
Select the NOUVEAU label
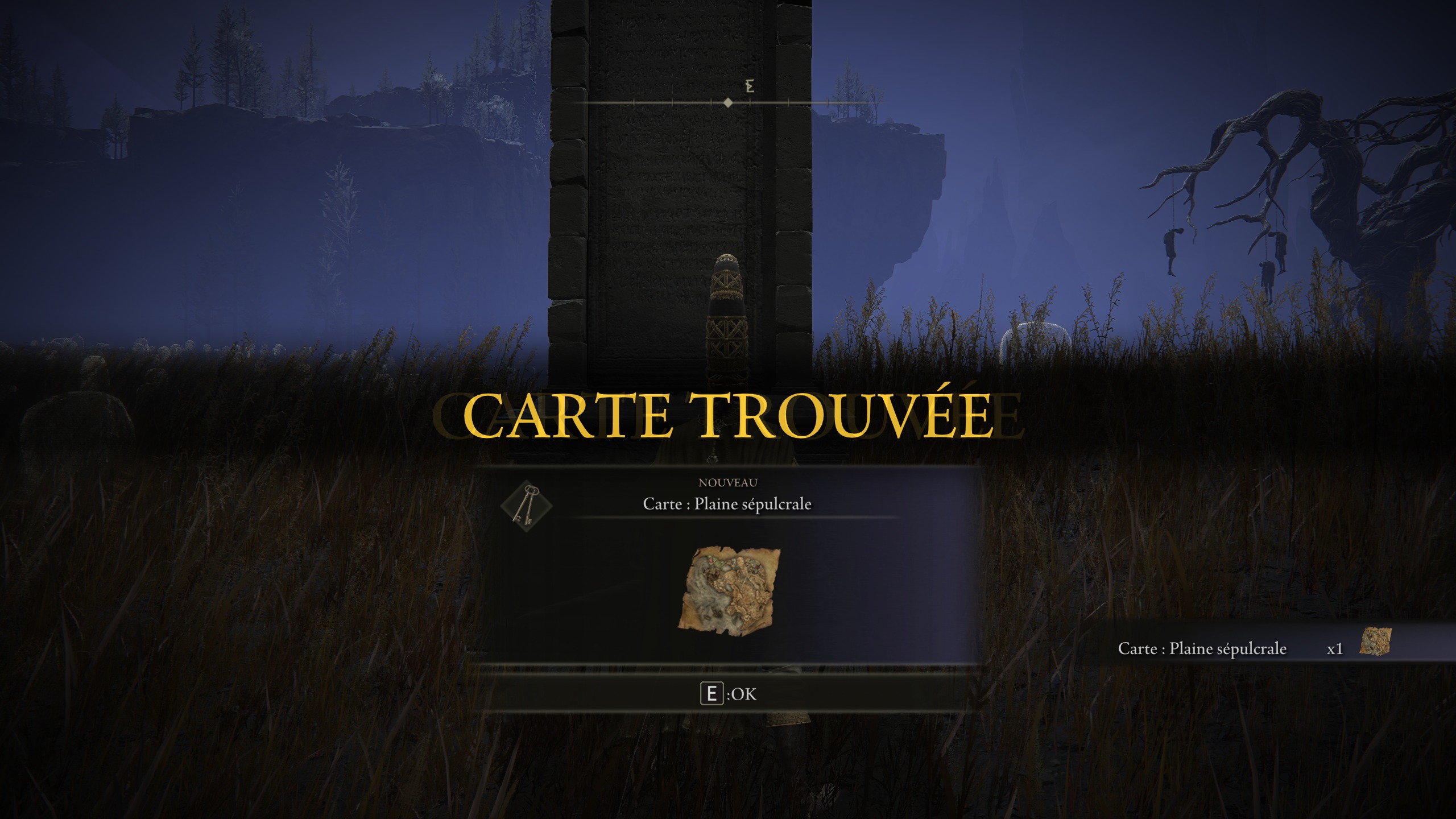click(728, 483)
